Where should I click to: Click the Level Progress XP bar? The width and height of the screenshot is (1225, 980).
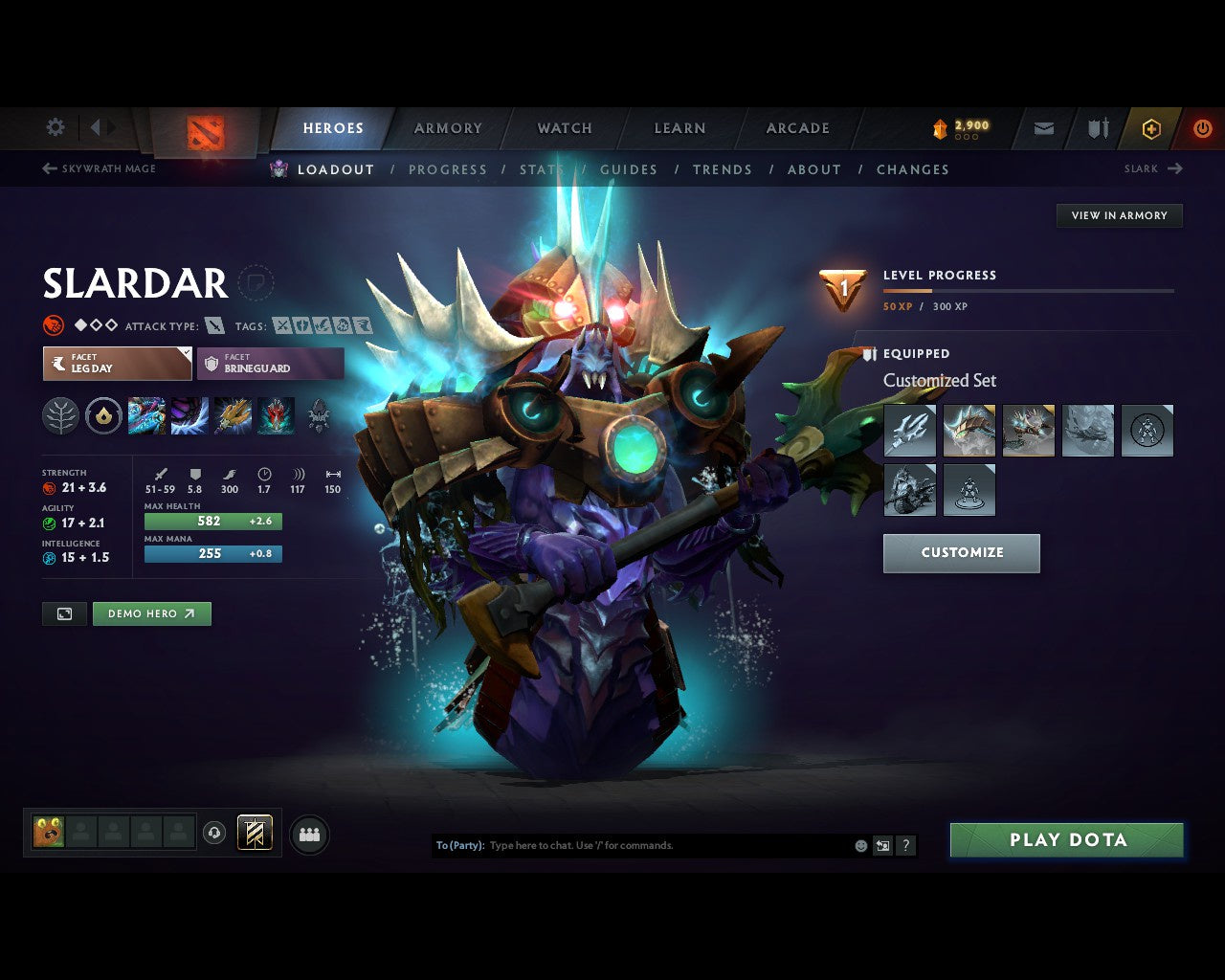[x=1029, y=291]
